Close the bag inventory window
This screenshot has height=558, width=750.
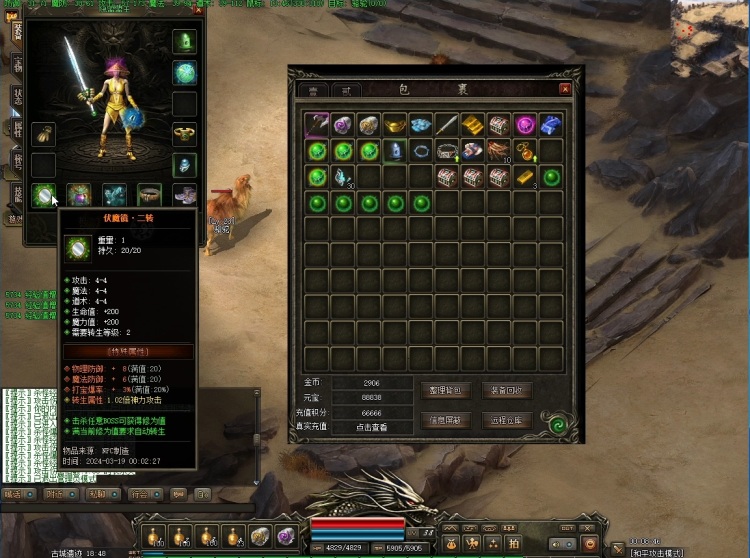coord(566,89)
